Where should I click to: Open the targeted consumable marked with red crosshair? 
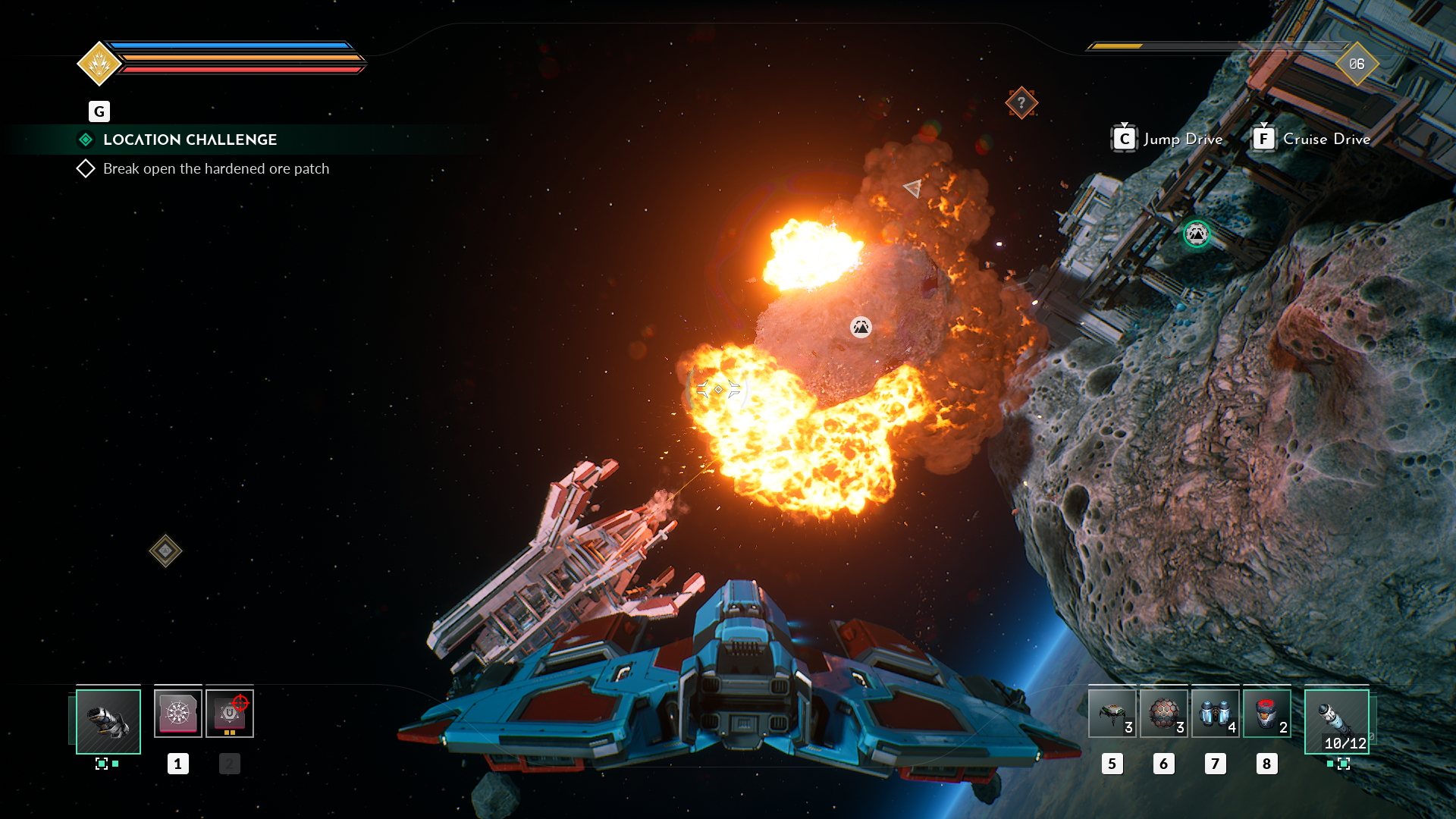230,712
